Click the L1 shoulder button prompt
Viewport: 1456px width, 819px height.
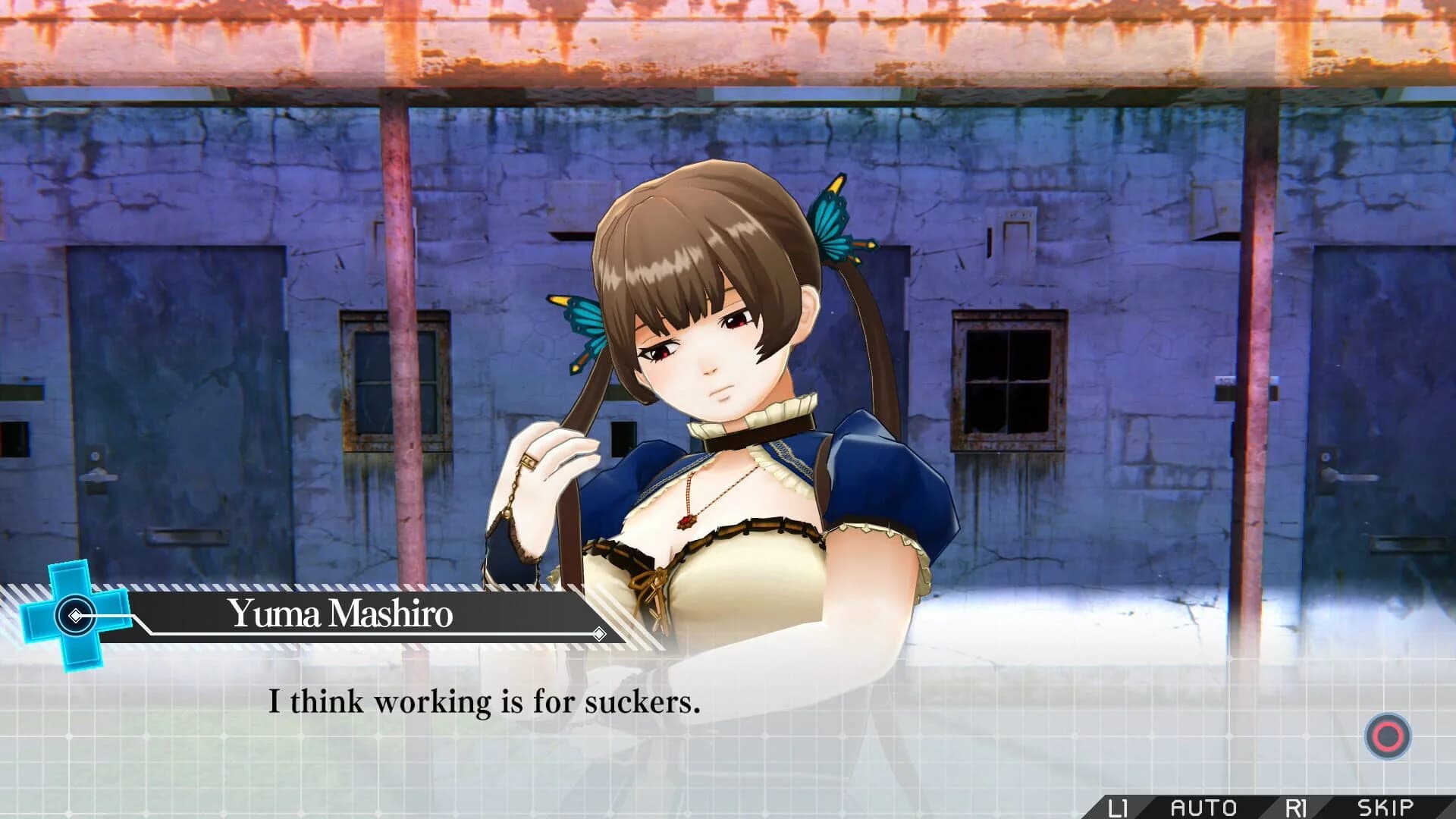point(1118,805)
